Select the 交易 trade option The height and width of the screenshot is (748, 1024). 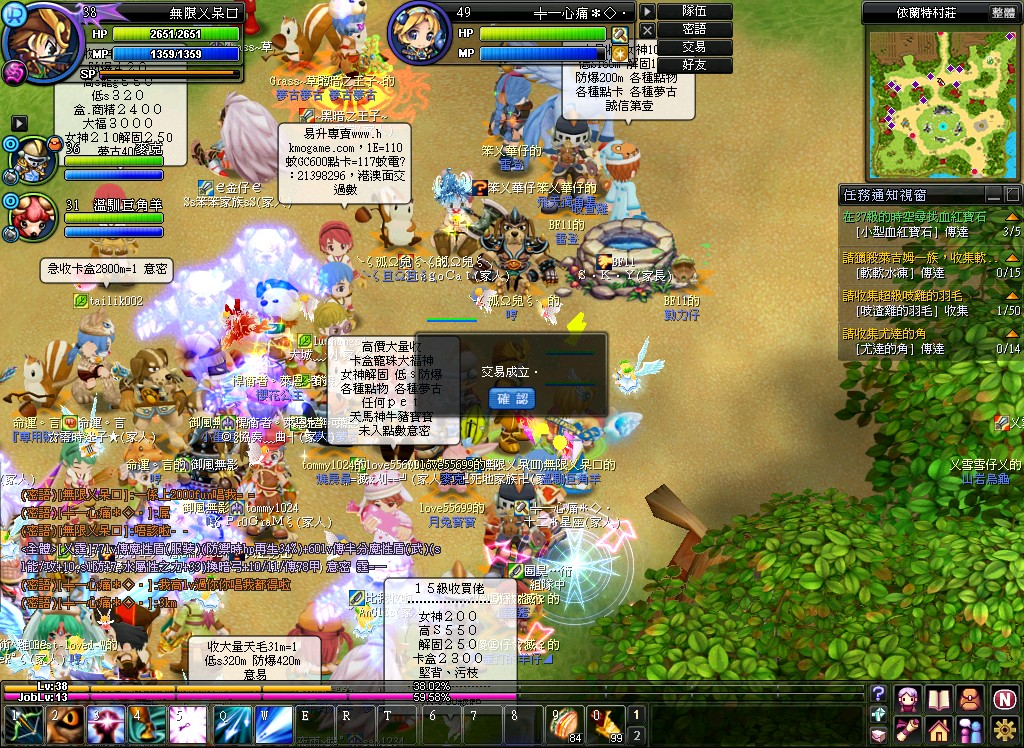click(694, 47)
